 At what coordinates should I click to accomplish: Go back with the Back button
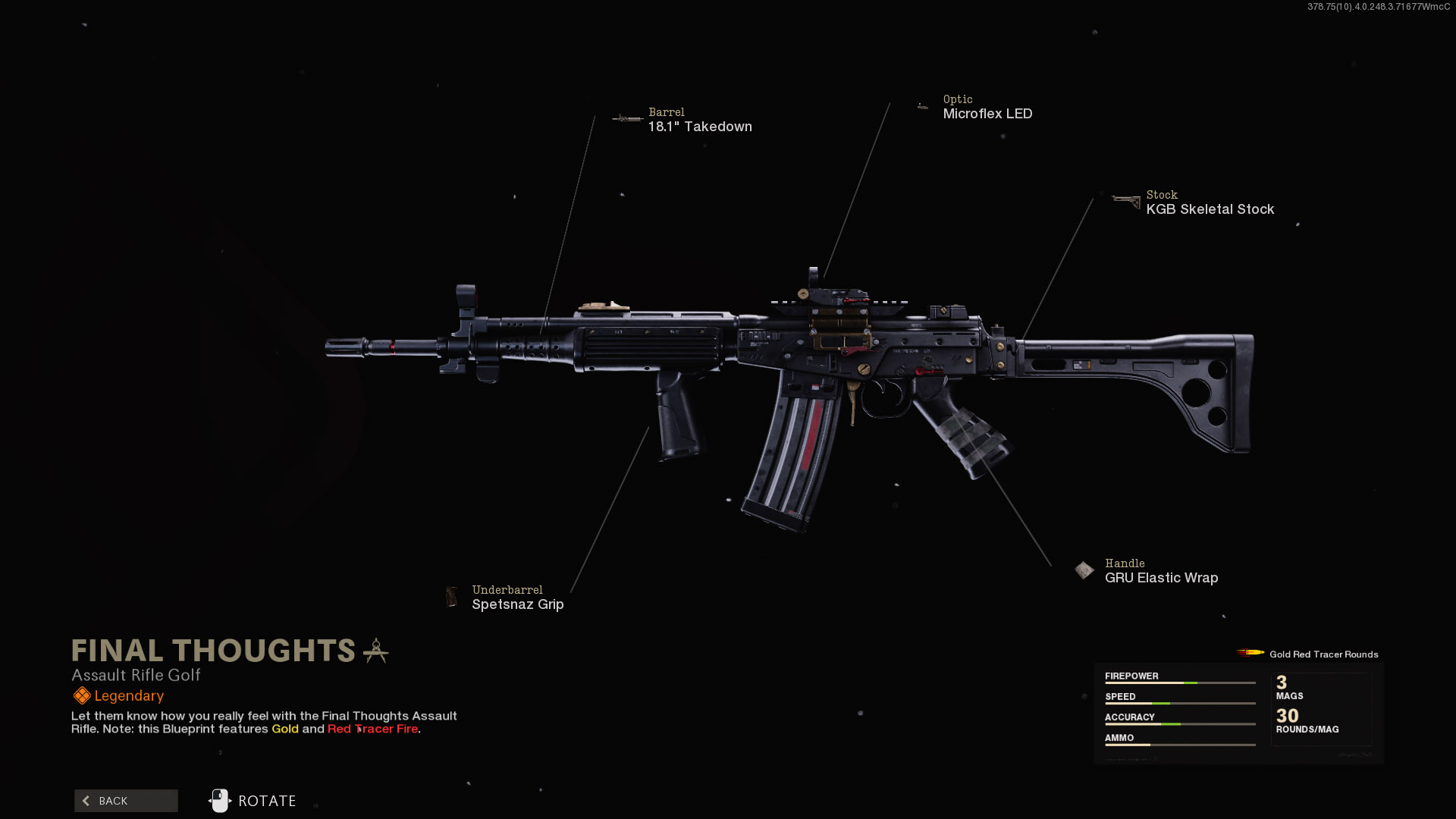click(126, 801)
